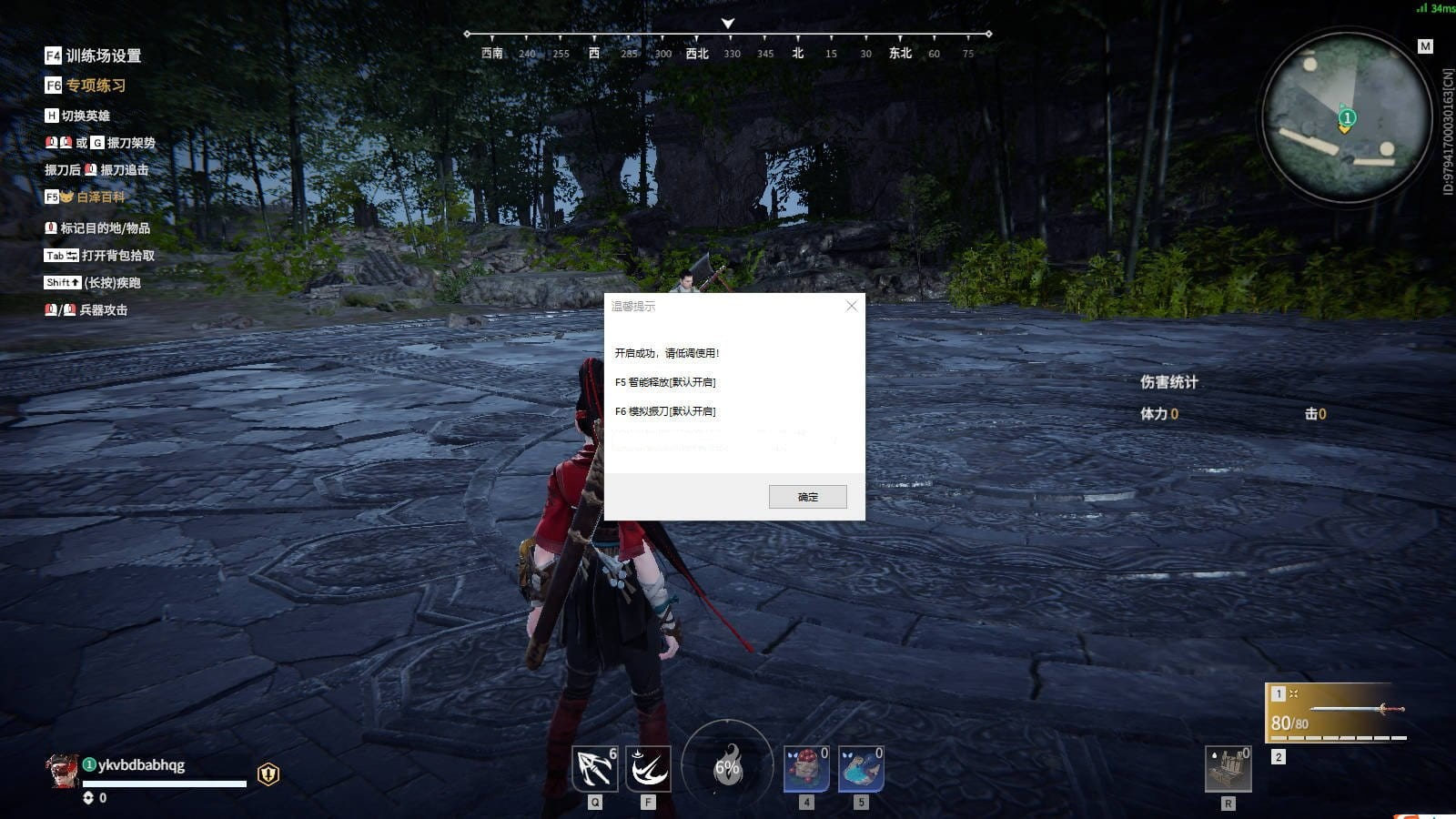Select the equipped sword weapon slot
1456x819 pixels.
click(1335, 713)
